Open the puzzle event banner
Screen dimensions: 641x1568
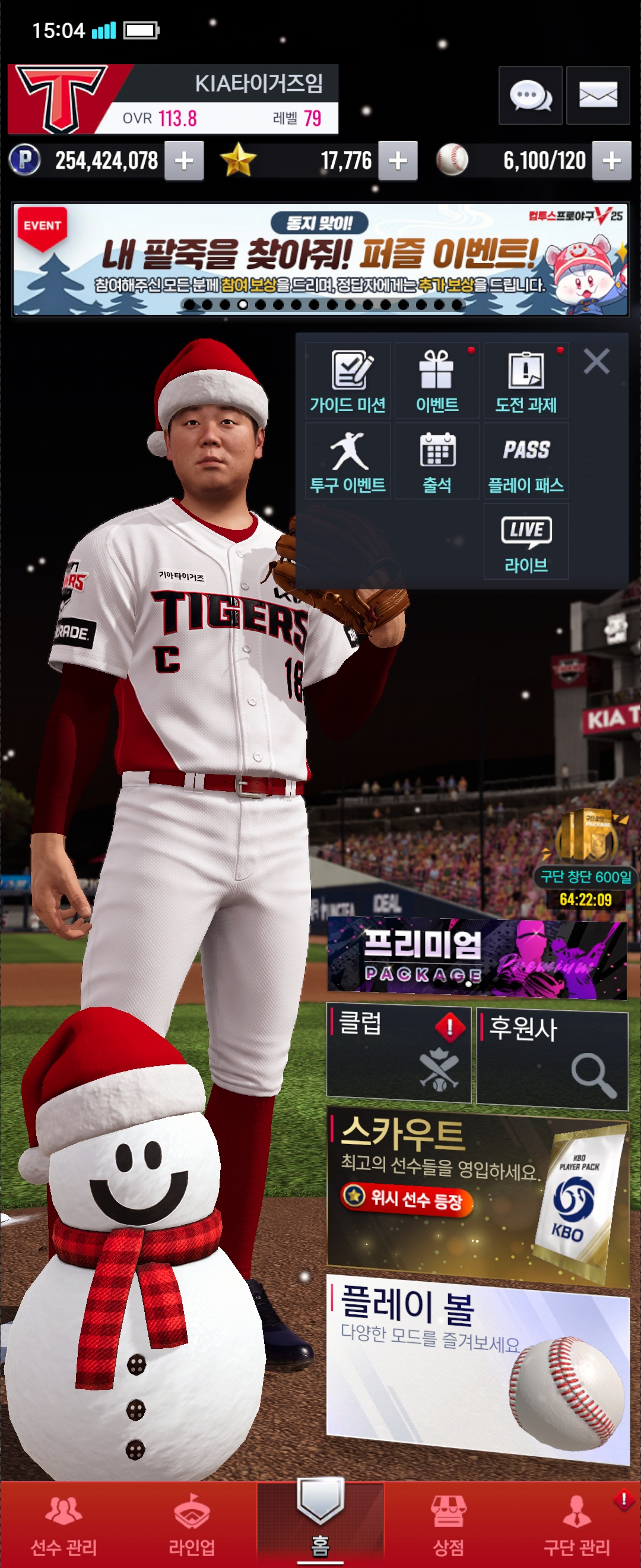(320, 260)
